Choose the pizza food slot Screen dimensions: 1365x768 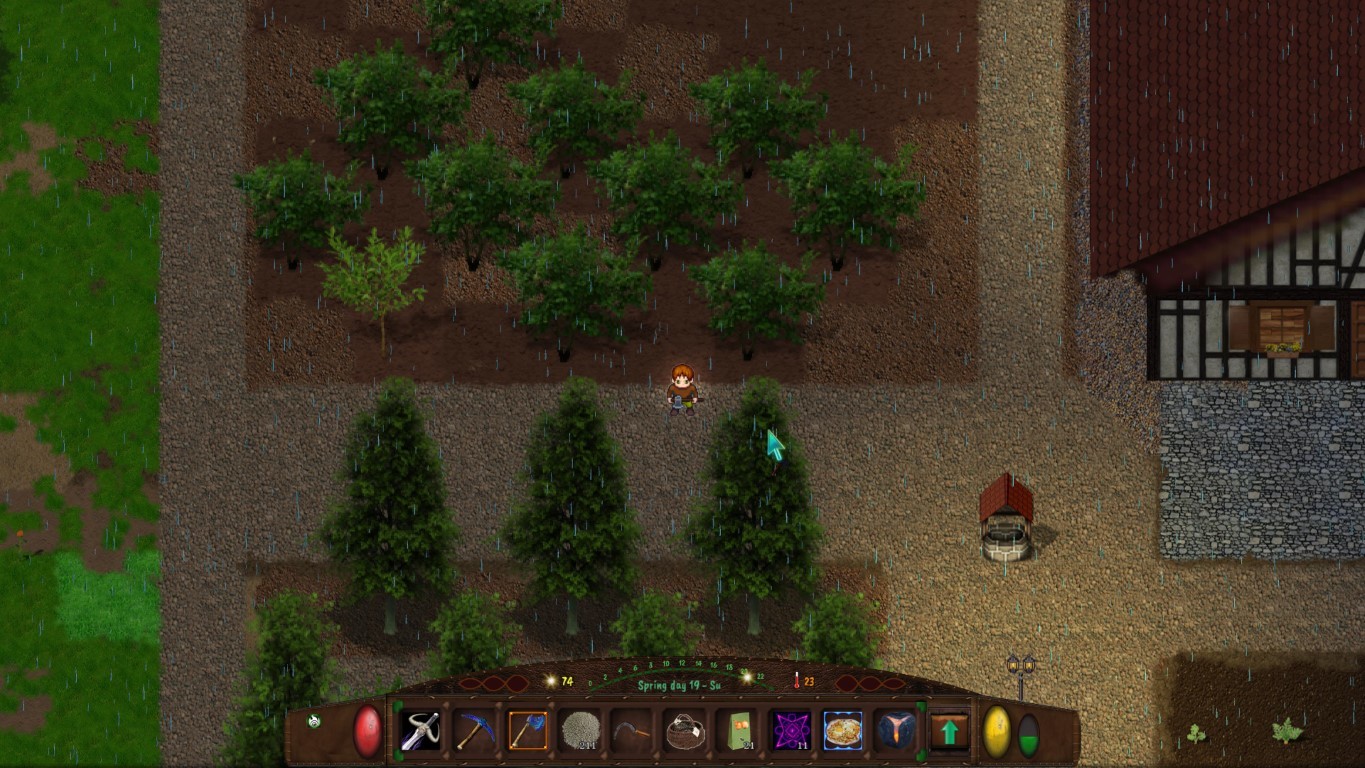click(843, 731)
